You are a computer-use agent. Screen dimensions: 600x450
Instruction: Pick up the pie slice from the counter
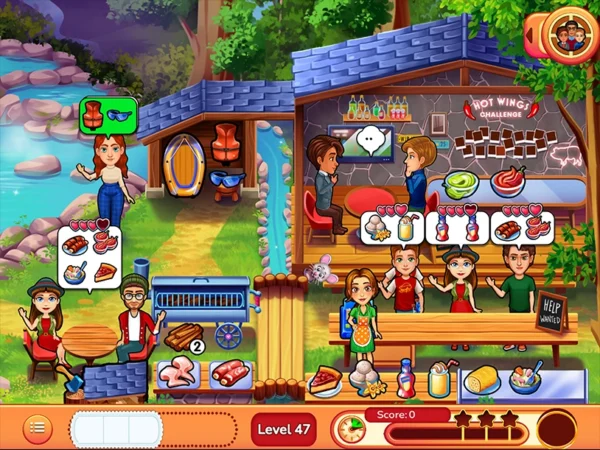tap(327, 379)
